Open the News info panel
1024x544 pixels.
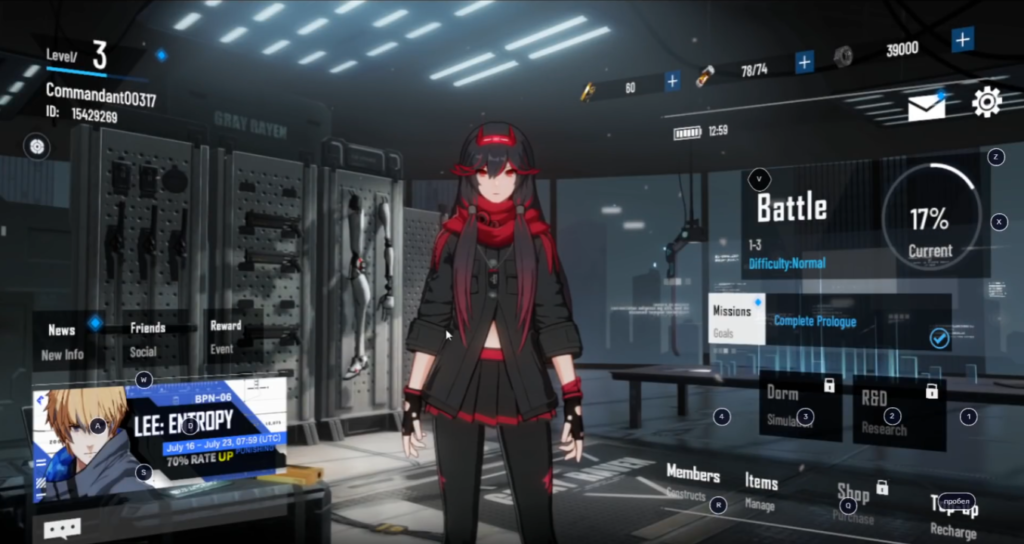point(63,340)
